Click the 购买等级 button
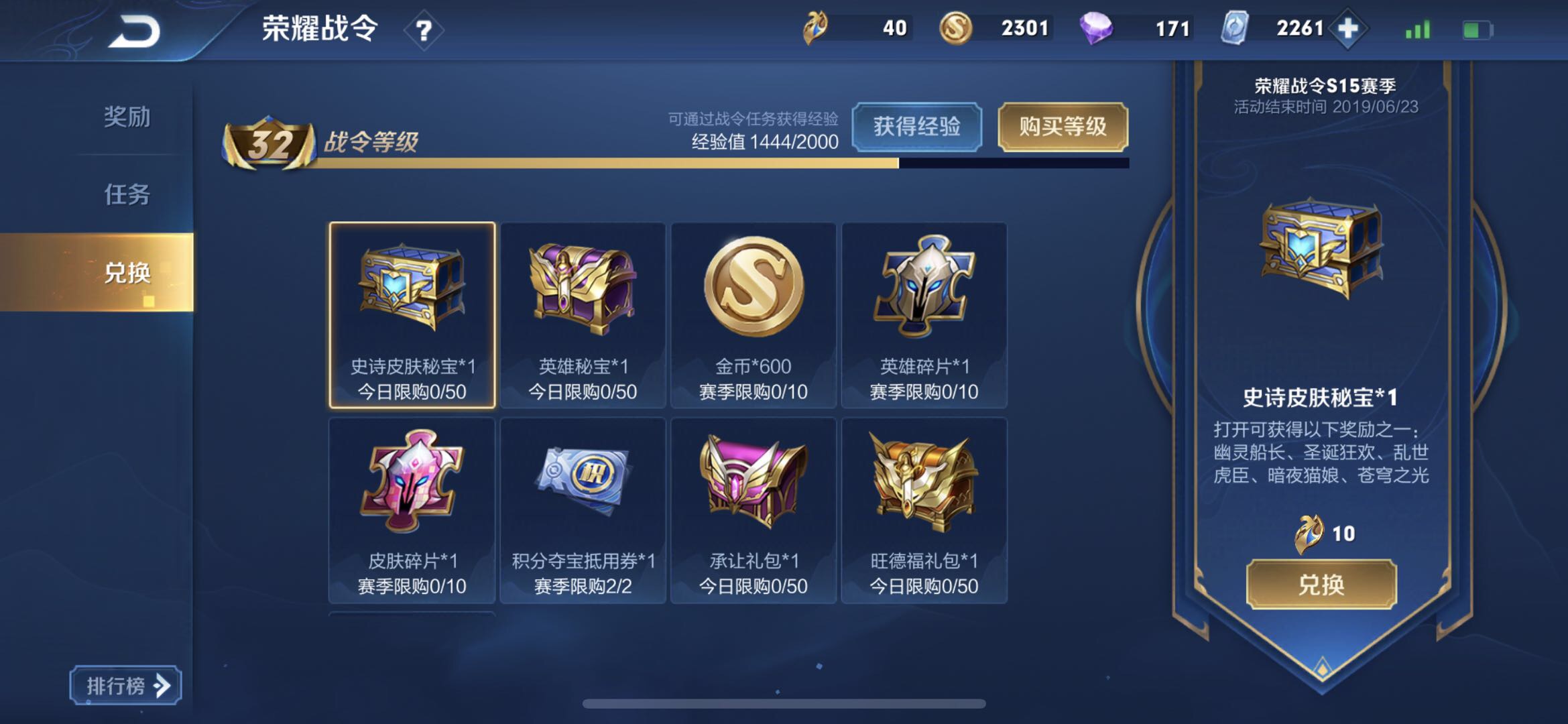Viewport: 1568px width, 724px height. (1063, 128)
